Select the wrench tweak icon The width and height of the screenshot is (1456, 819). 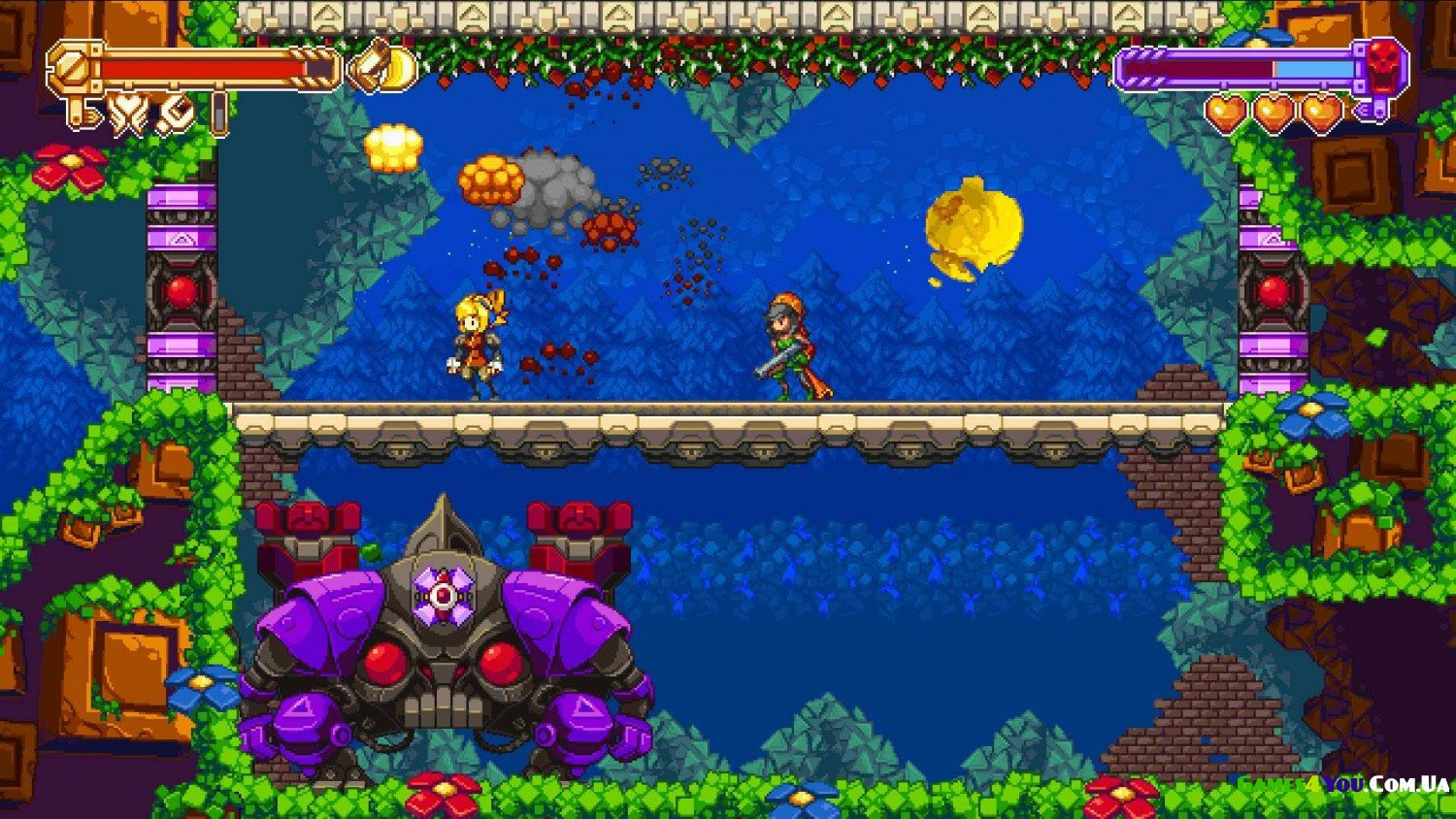tap(177, 114)
